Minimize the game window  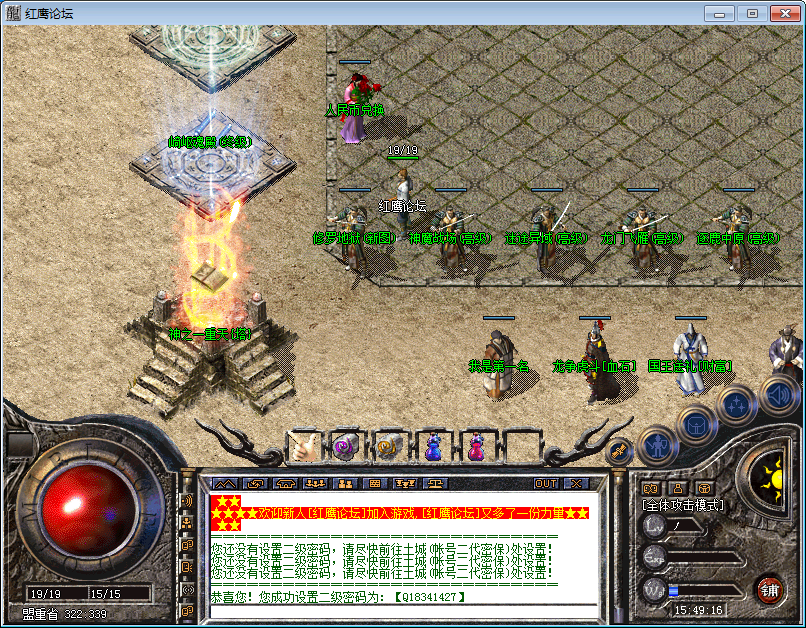[720, 13]
